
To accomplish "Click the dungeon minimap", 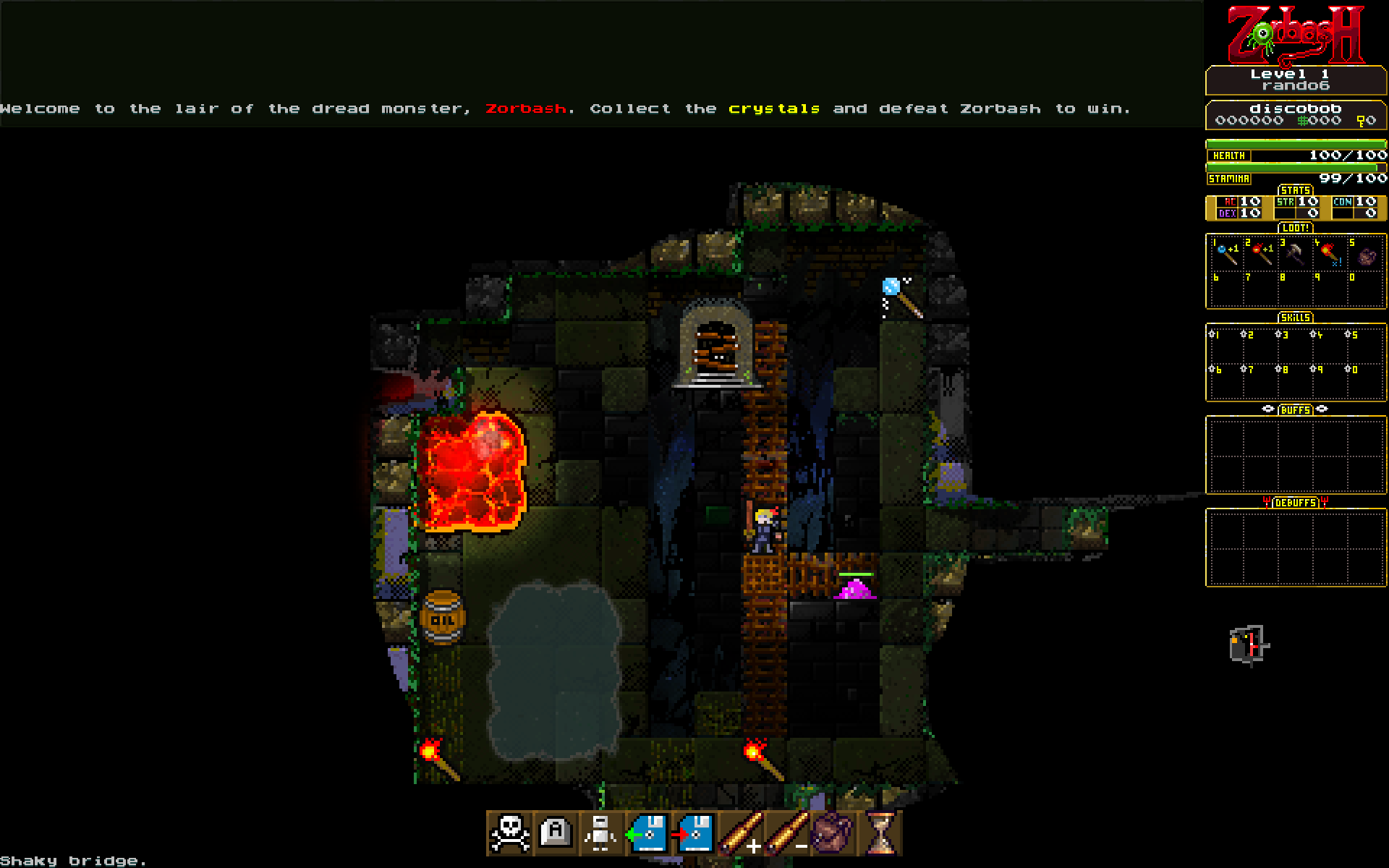I will coord(1249,644).
